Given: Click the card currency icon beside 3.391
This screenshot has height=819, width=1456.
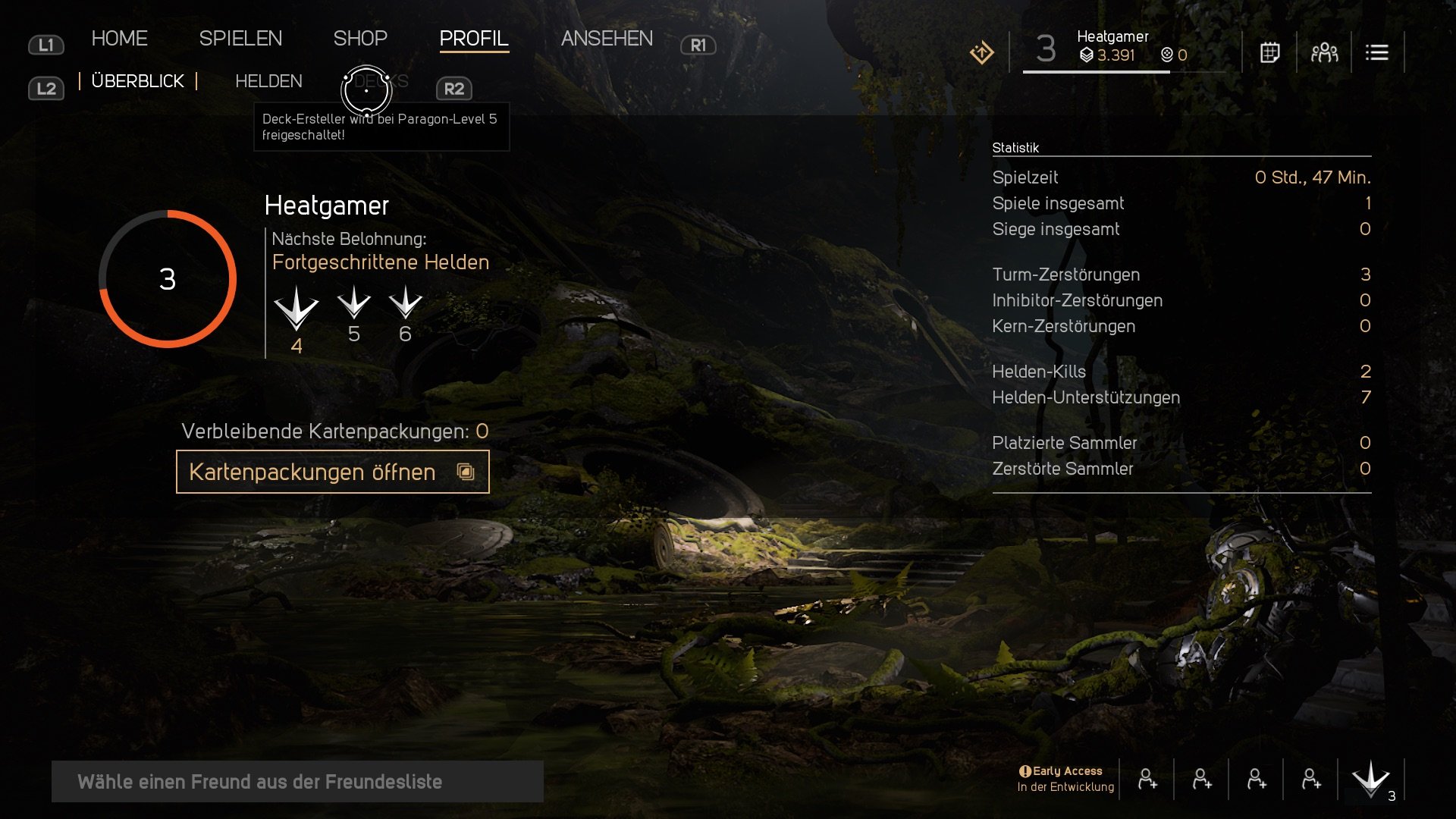Looking at the screenshot, I should point(1087,55).
